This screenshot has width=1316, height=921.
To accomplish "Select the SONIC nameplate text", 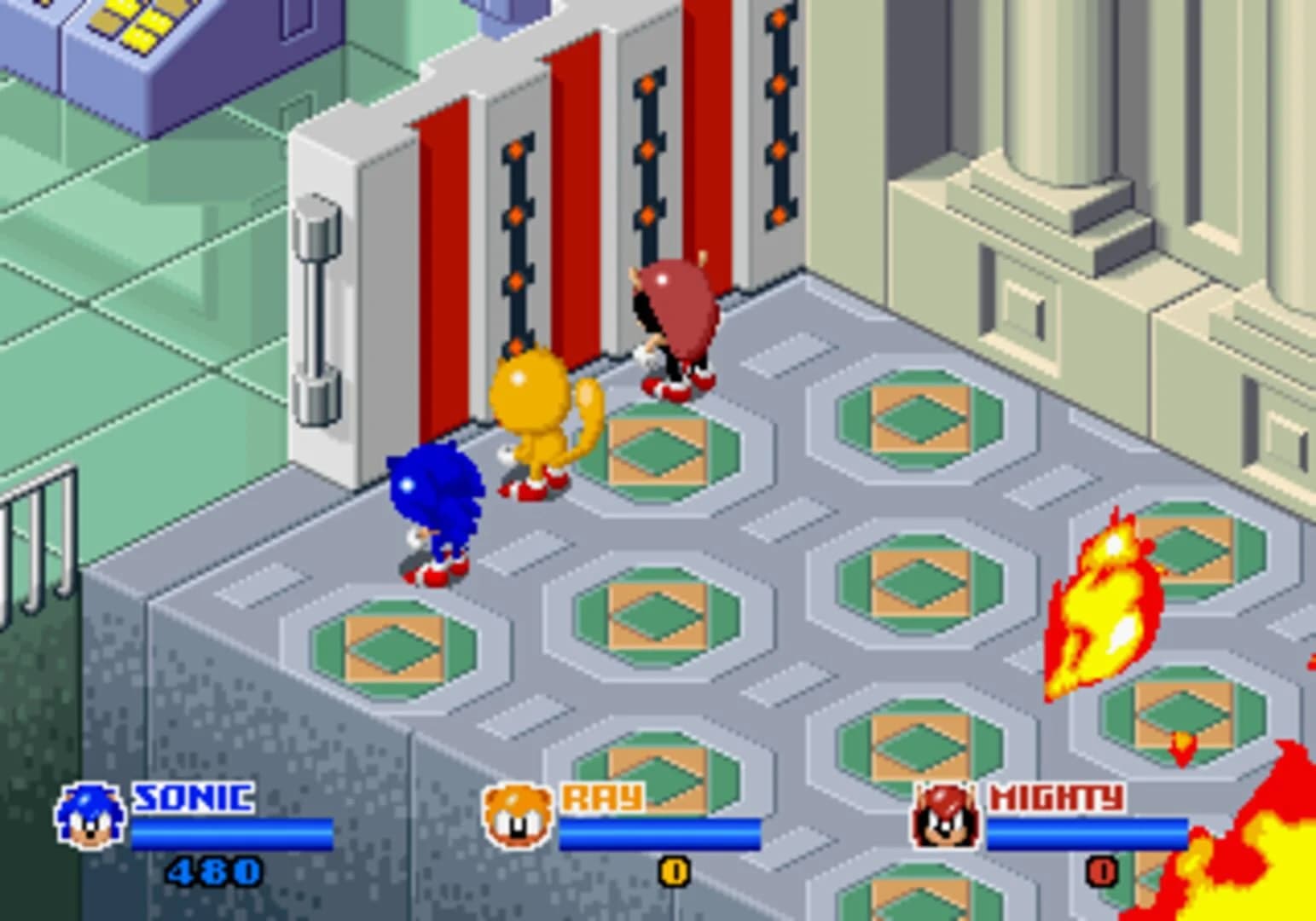I will (x=193, y=797).
